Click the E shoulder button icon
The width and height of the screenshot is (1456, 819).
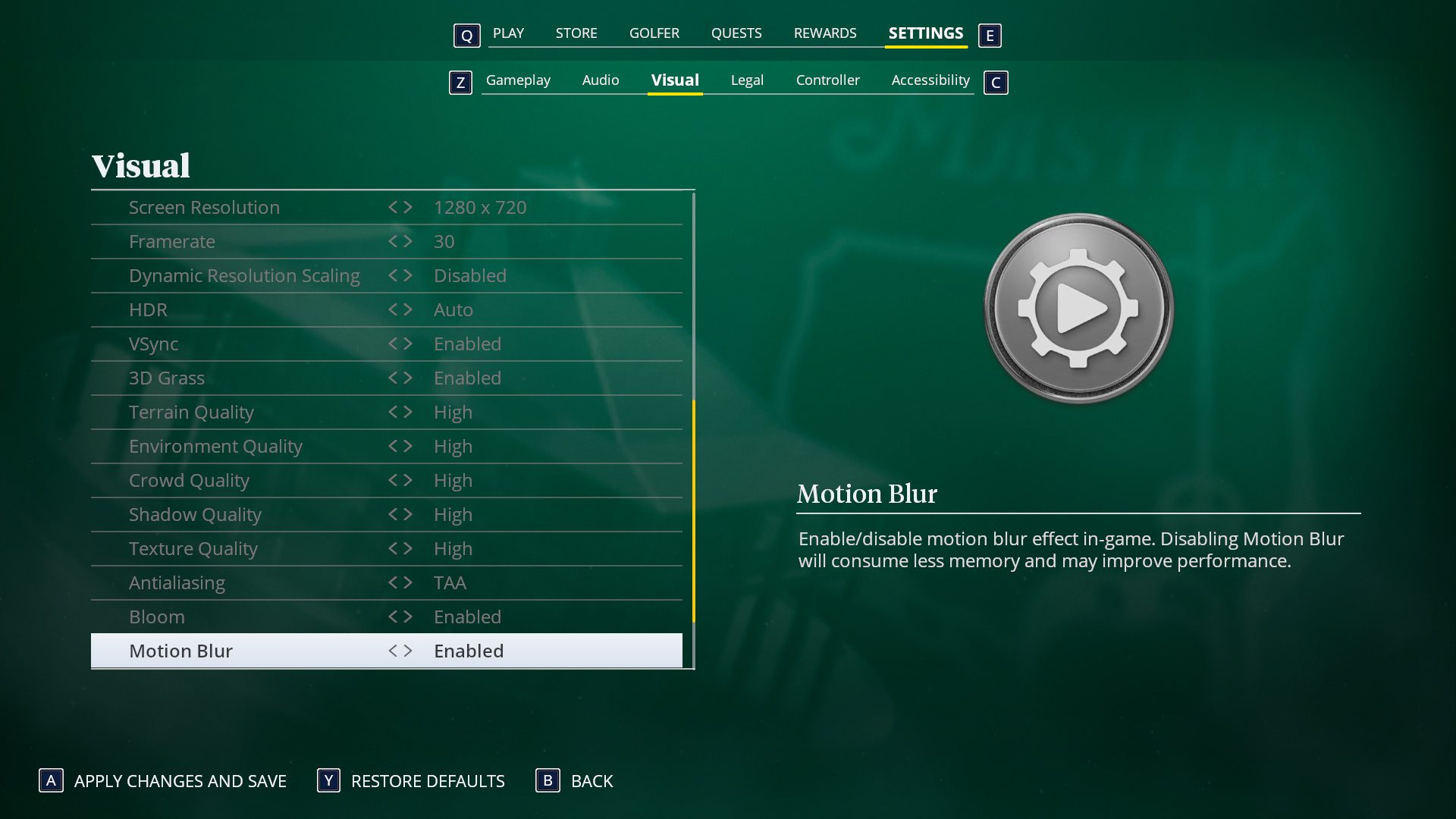tap(990, 35)
